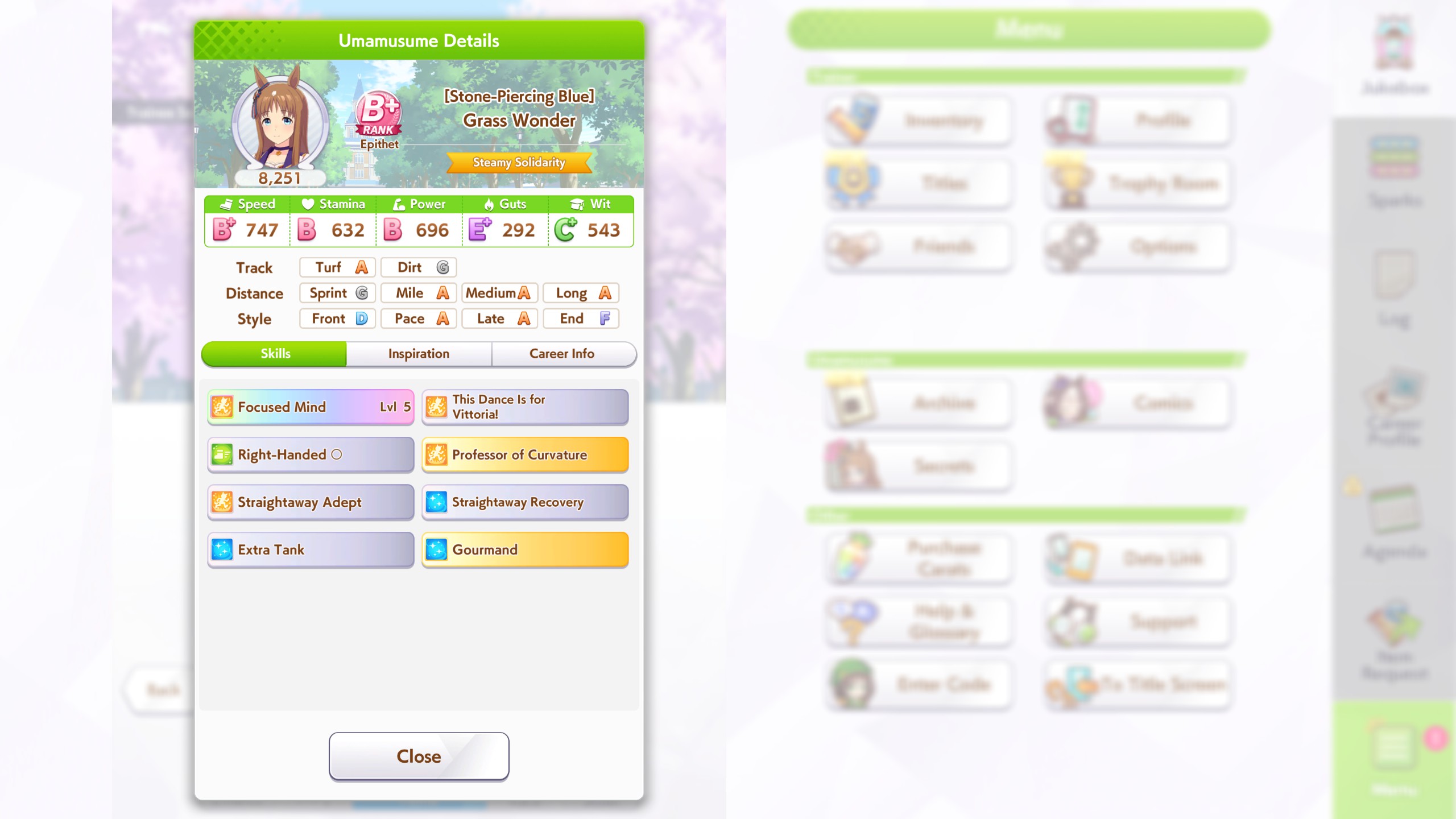This screenshot has width=1456, height=819.
Task: Click the Speed stat shoe icon
Action: click(227, 204)
